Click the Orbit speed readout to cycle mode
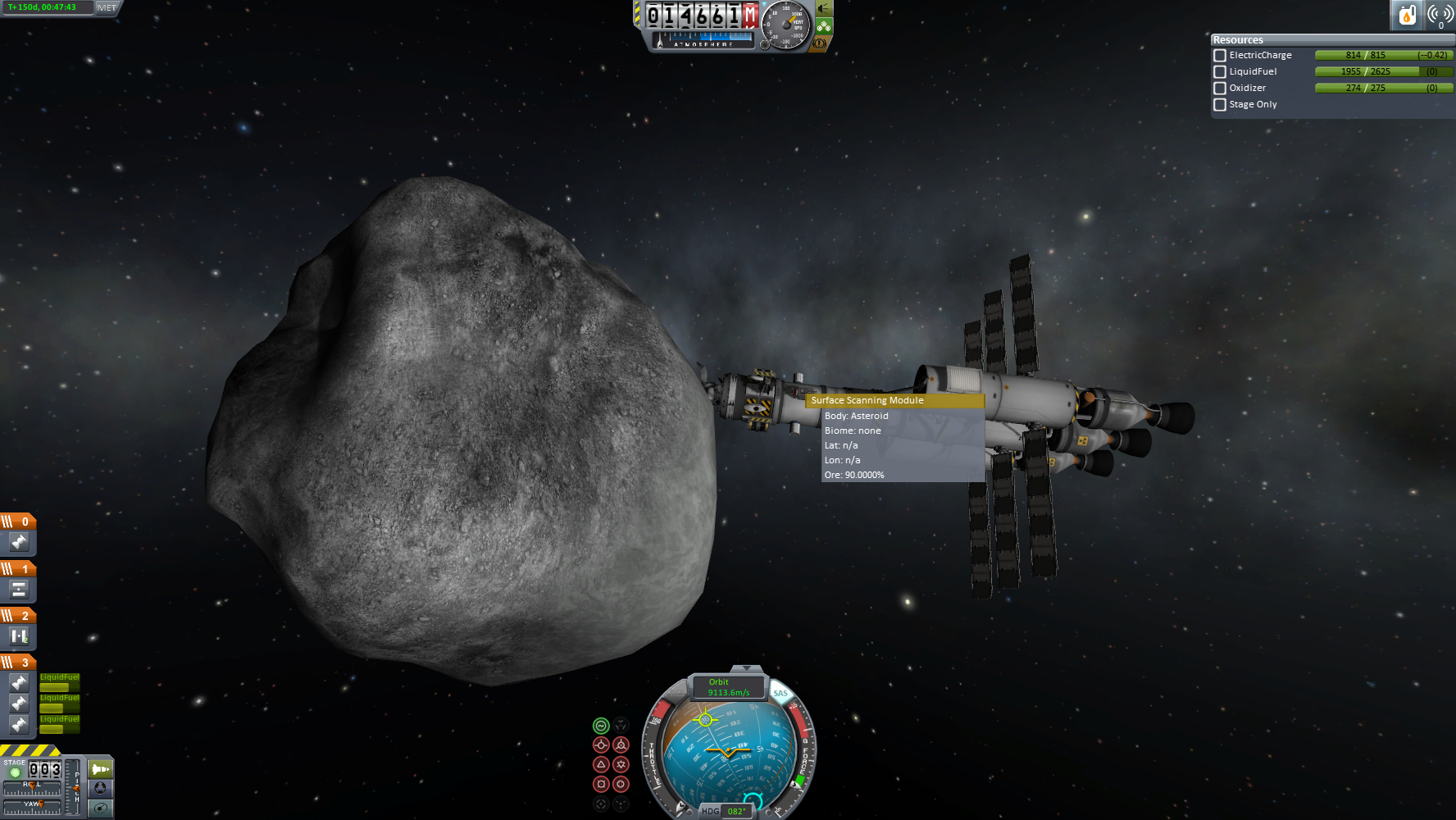This screenshot has width=1456, height=820. (x=728, y=687)
